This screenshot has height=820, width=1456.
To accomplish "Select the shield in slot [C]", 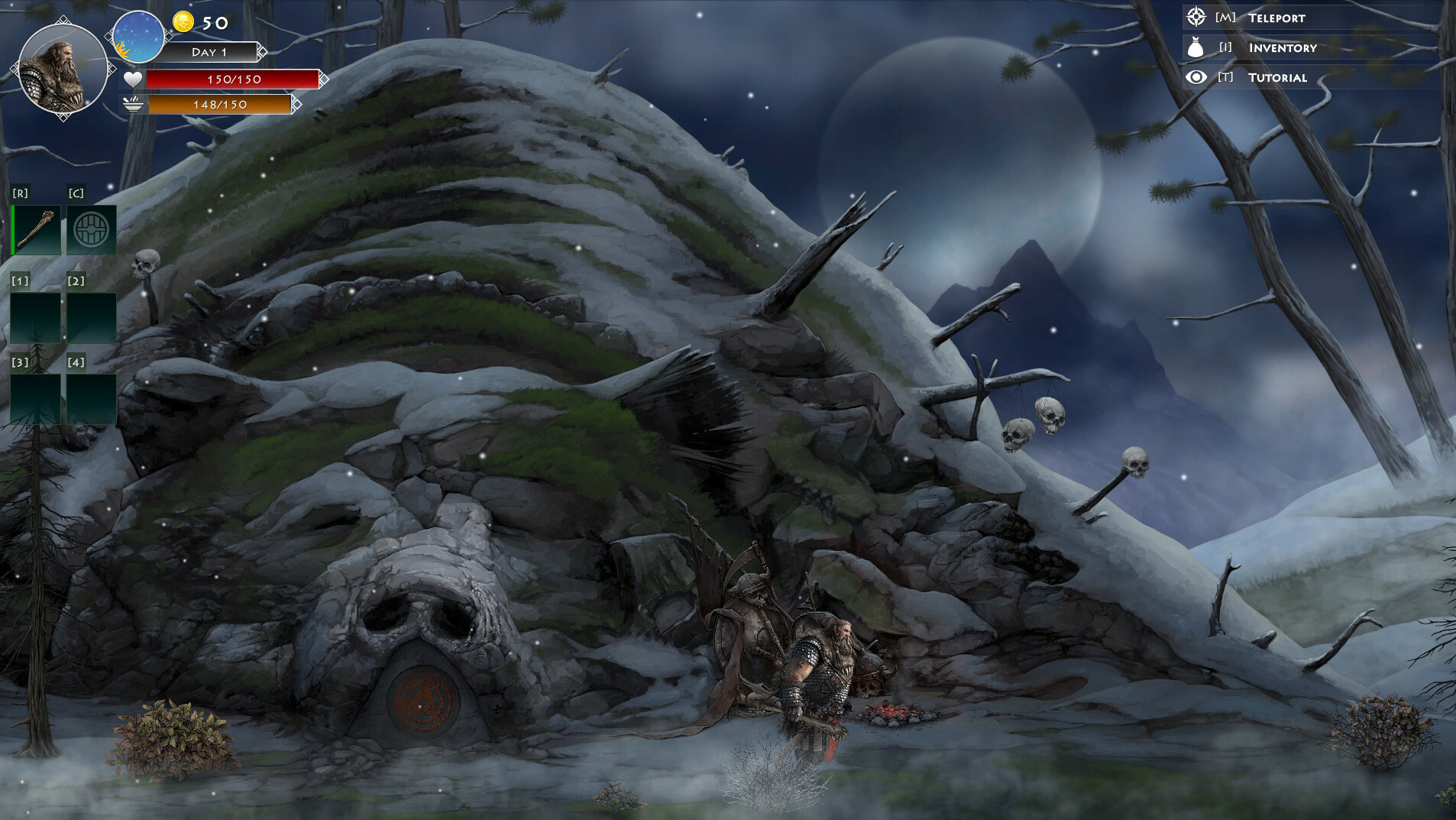I will point(92,228).
